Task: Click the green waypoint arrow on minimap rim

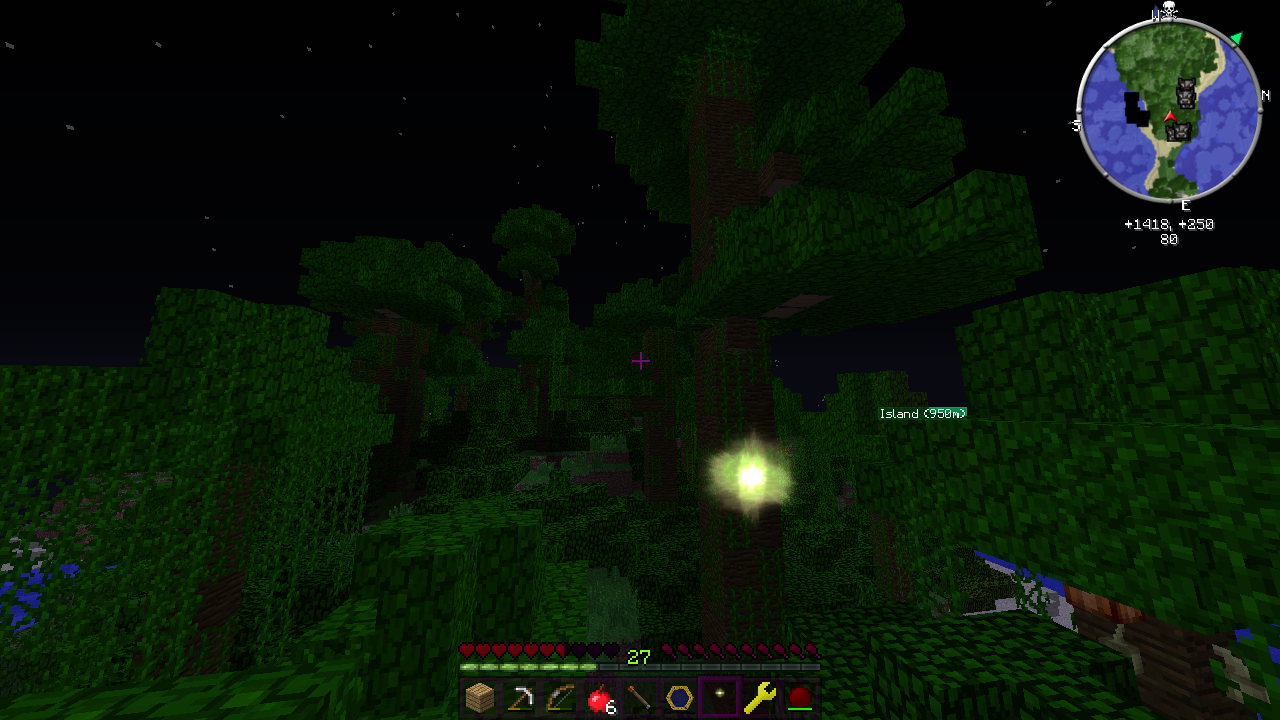Action: pos(1237,38)
